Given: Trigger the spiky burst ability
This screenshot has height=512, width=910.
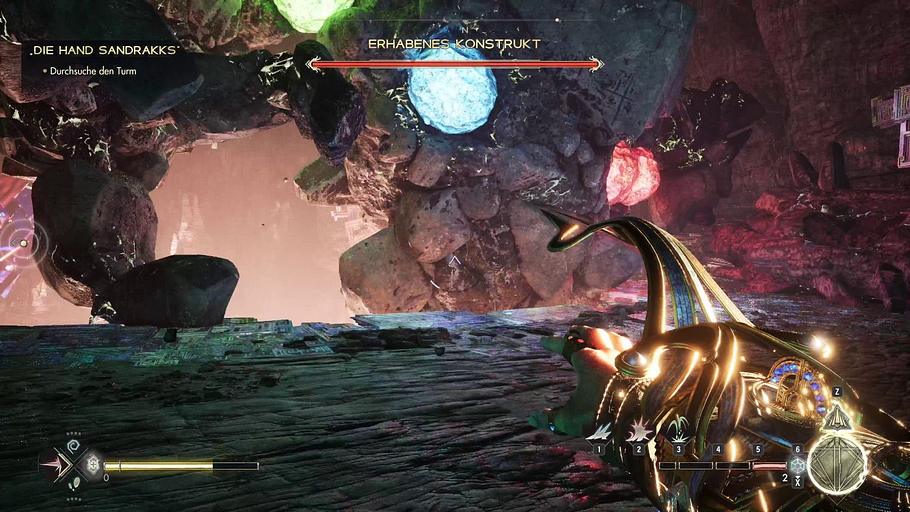Looking at the screenshot, I should tap(640, 431).
